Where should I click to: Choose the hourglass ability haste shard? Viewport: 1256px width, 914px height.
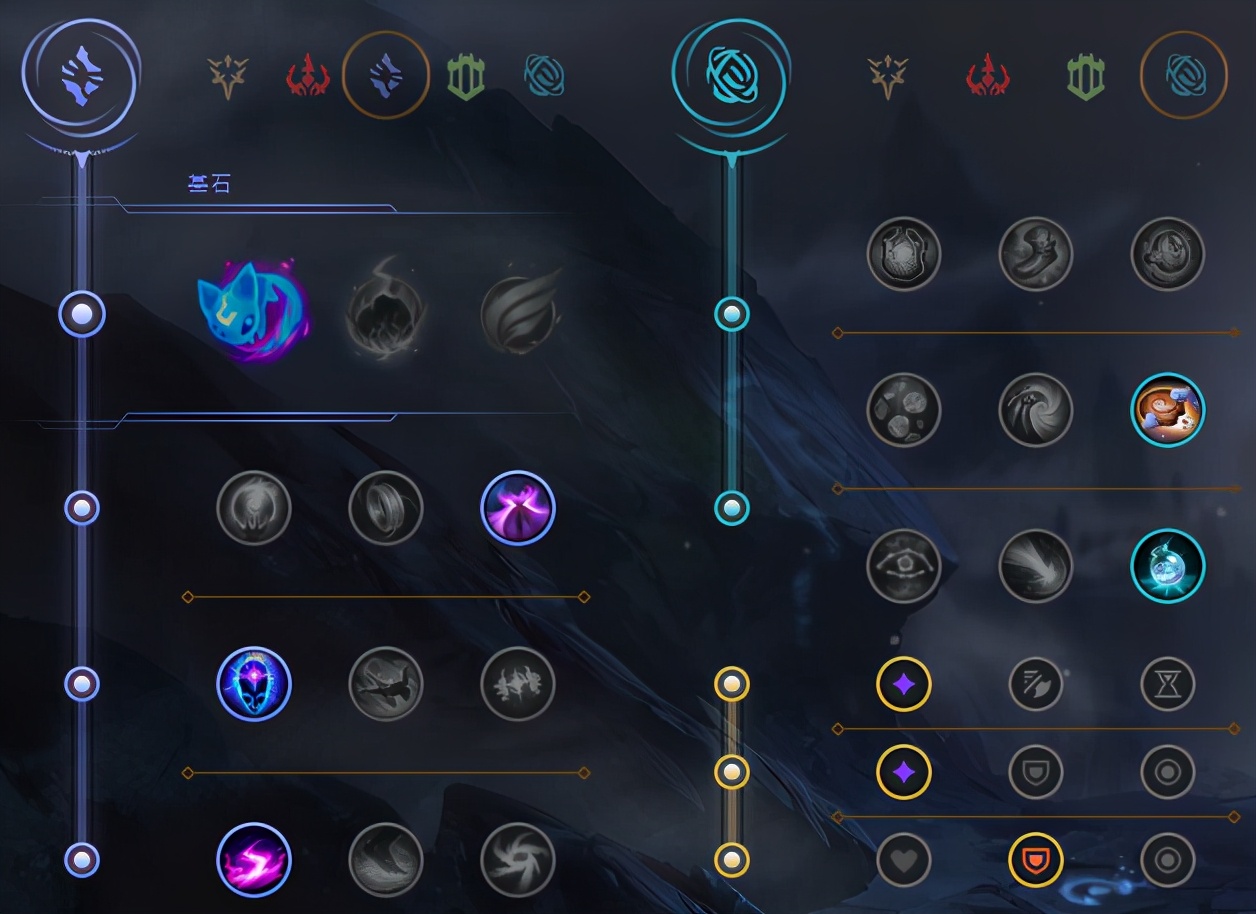1167,684
